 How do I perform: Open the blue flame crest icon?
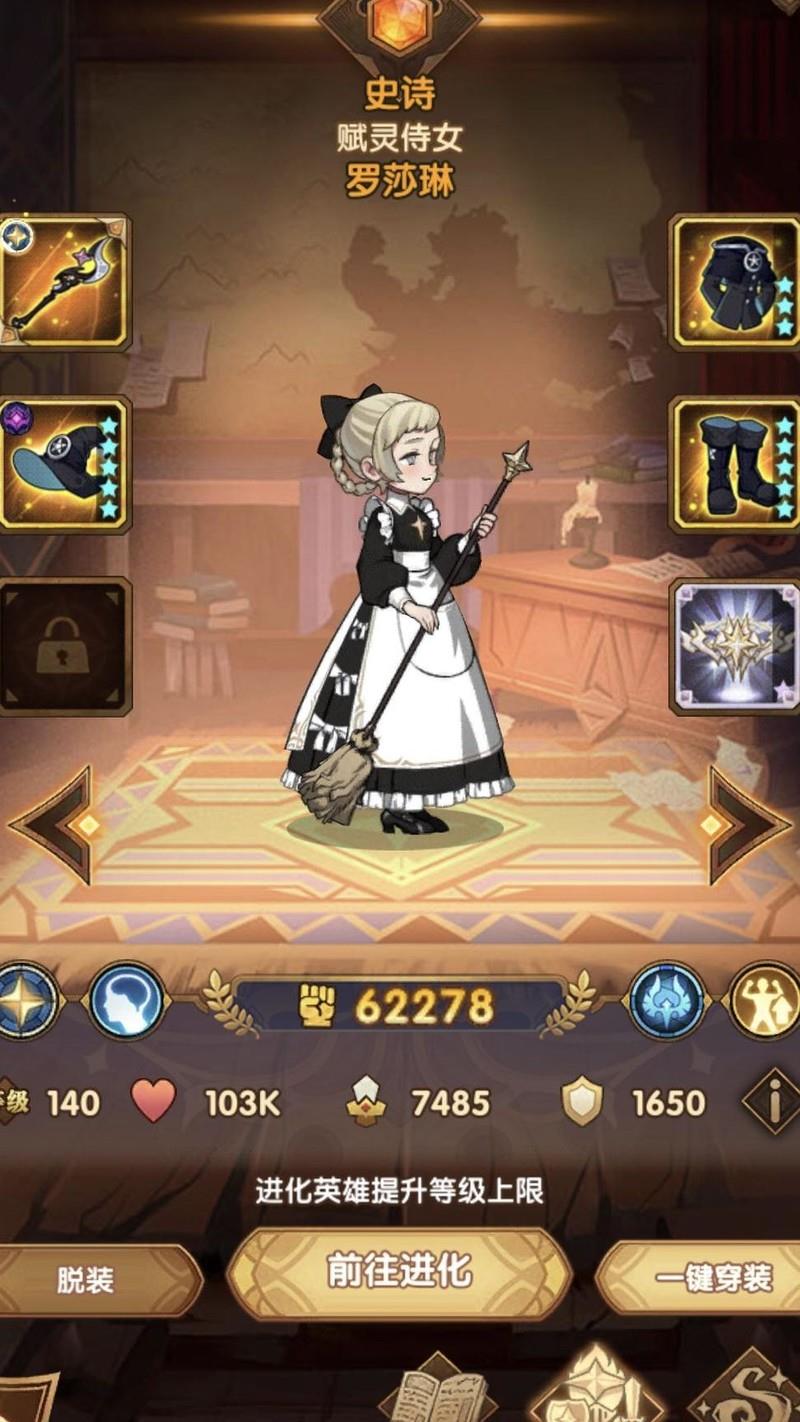coord(668,1000)
